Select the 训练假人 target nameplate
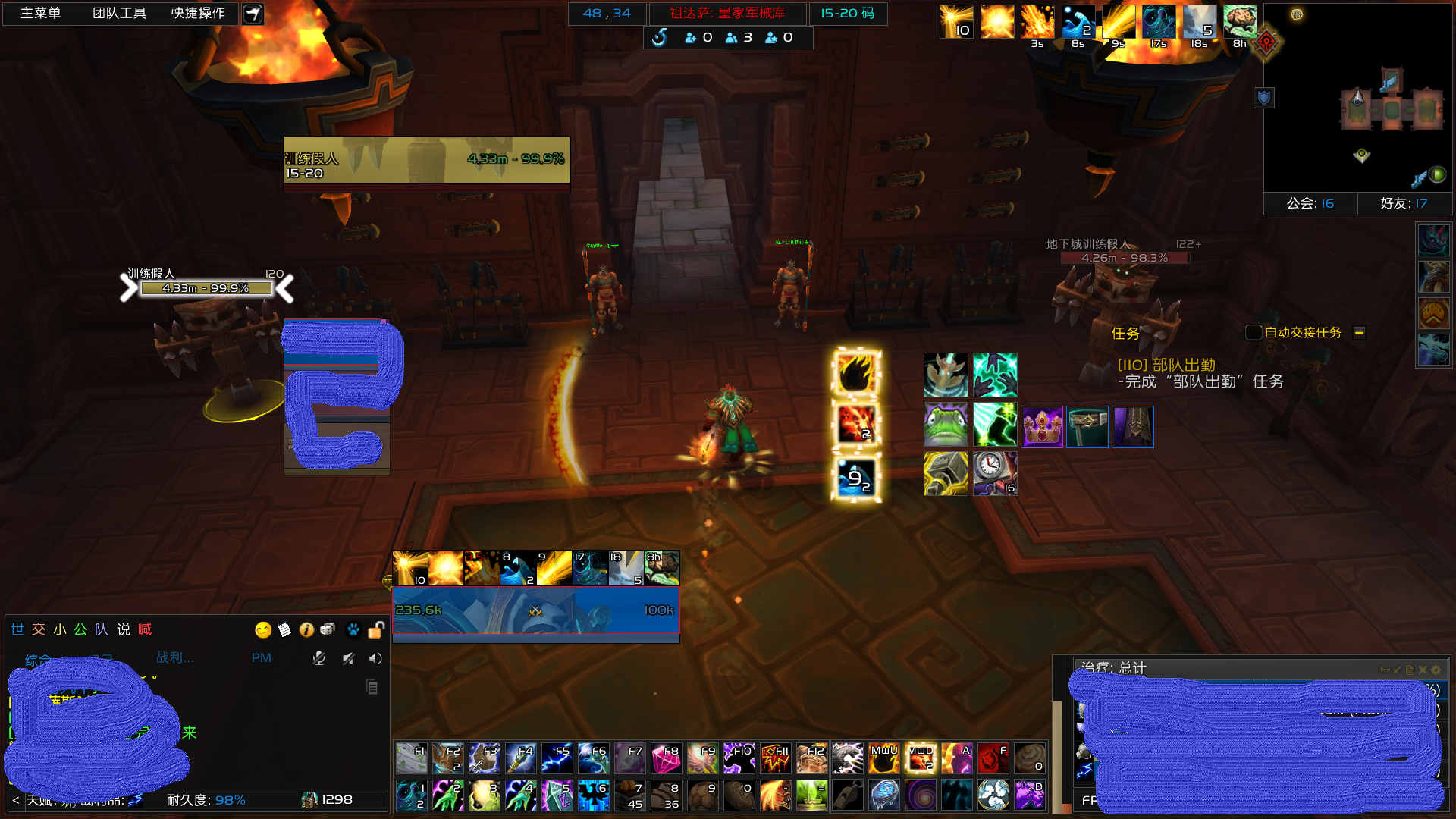1456x819 pixels. [206, 288]
